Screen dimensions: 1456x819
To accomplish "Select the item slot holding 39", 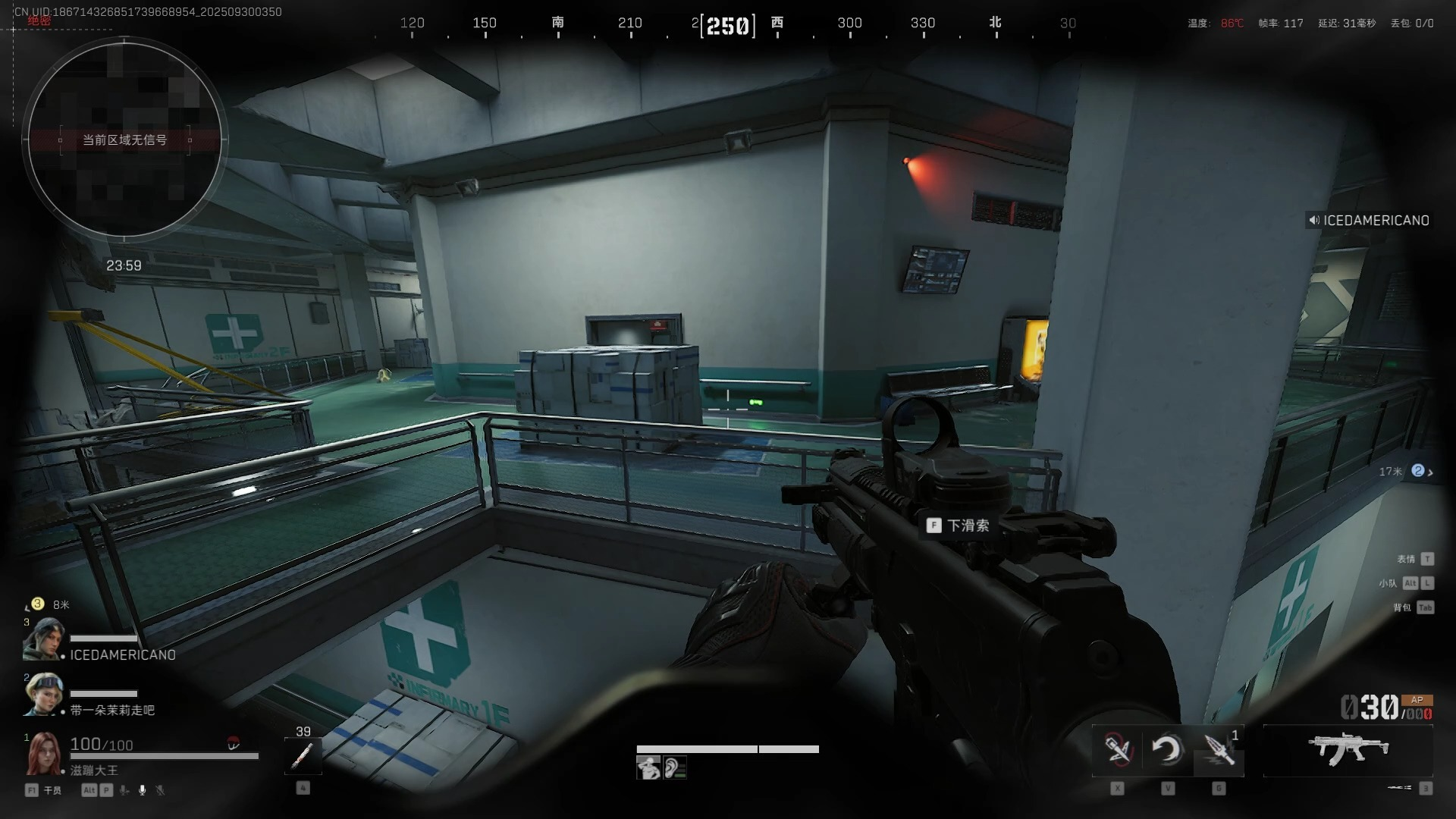I will point(303,755).
